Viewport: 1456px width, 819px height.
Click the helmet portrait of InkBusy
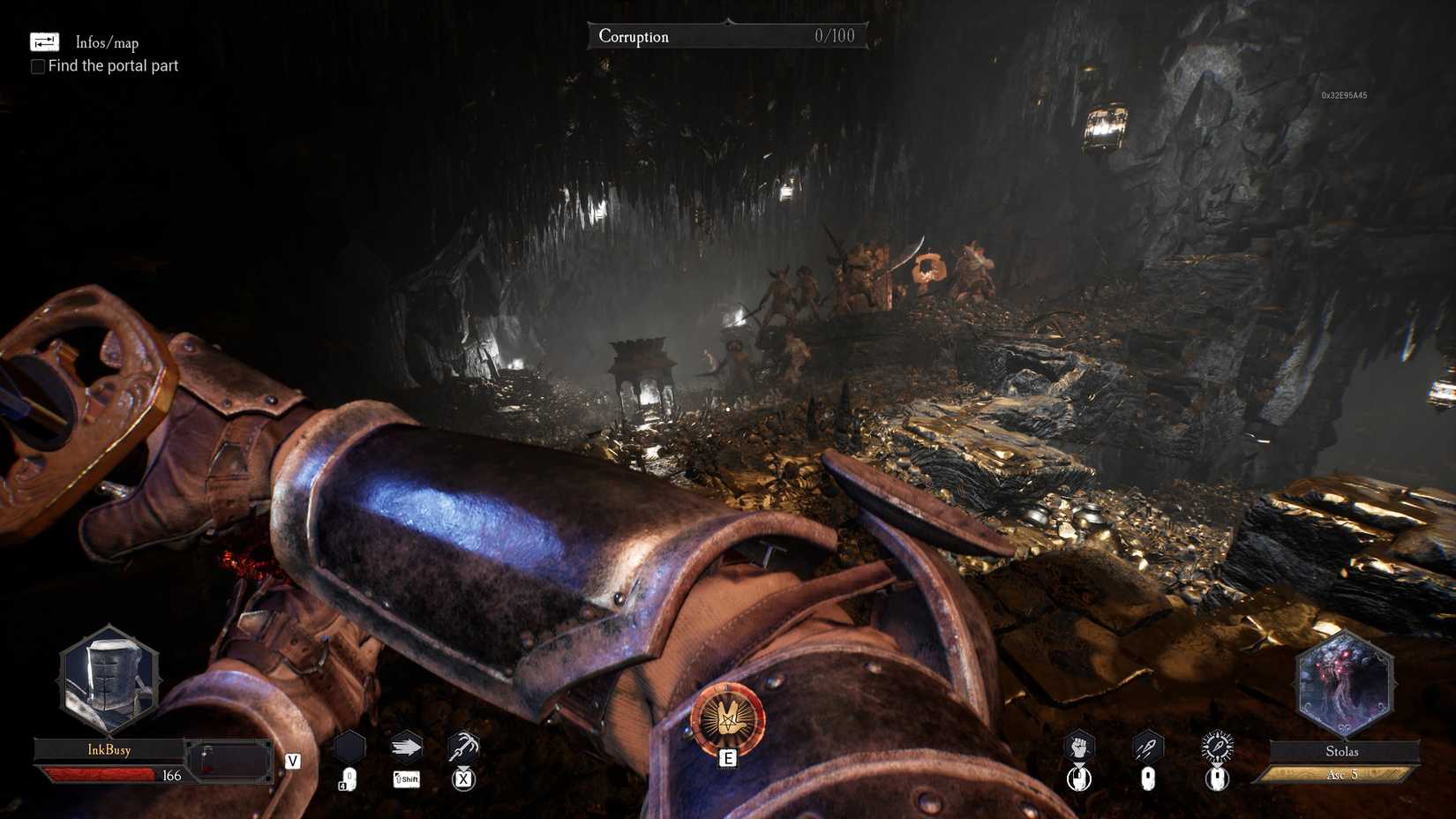click(109, 678)
